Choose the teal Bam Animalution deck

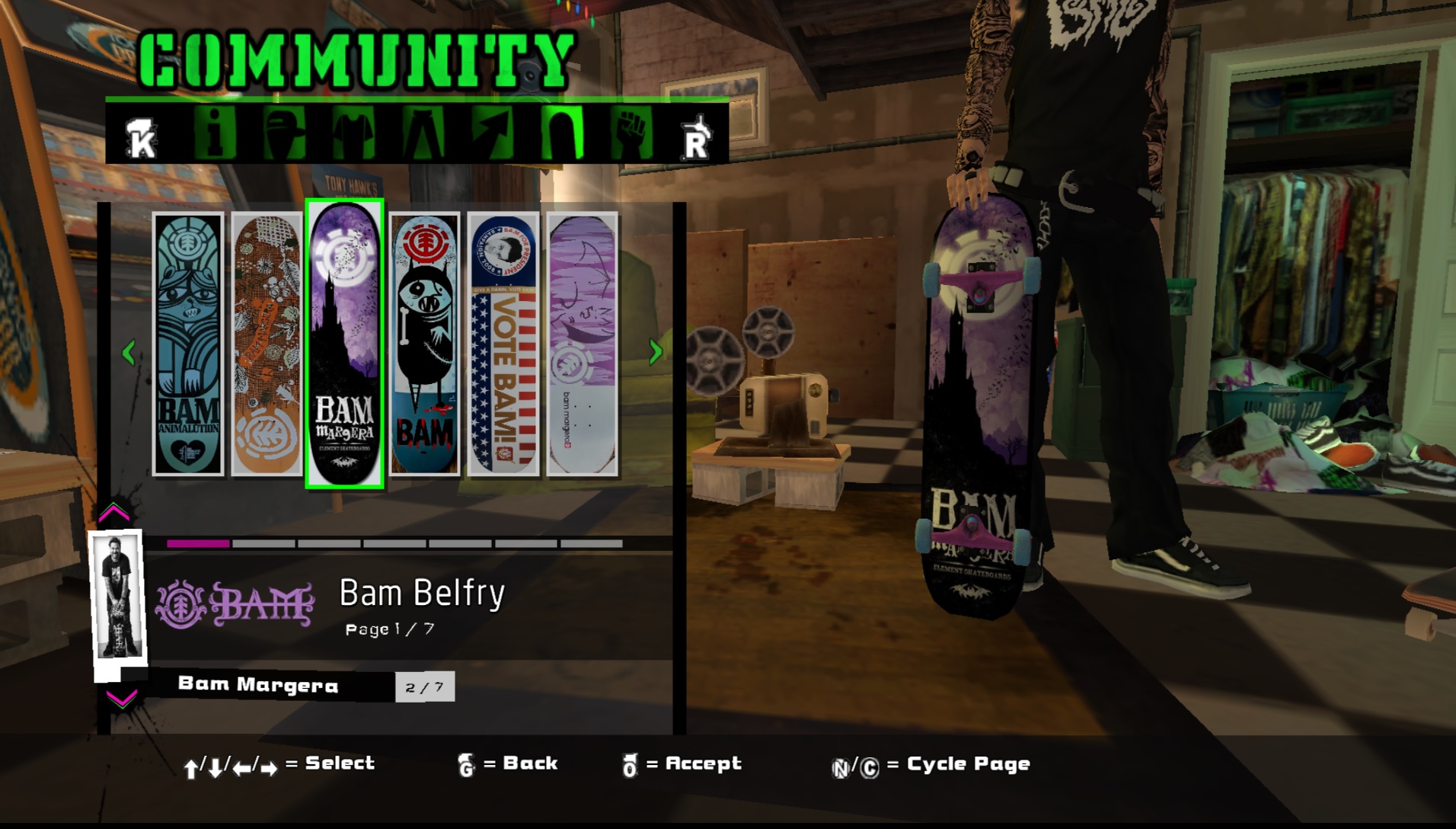pos(188,344)
